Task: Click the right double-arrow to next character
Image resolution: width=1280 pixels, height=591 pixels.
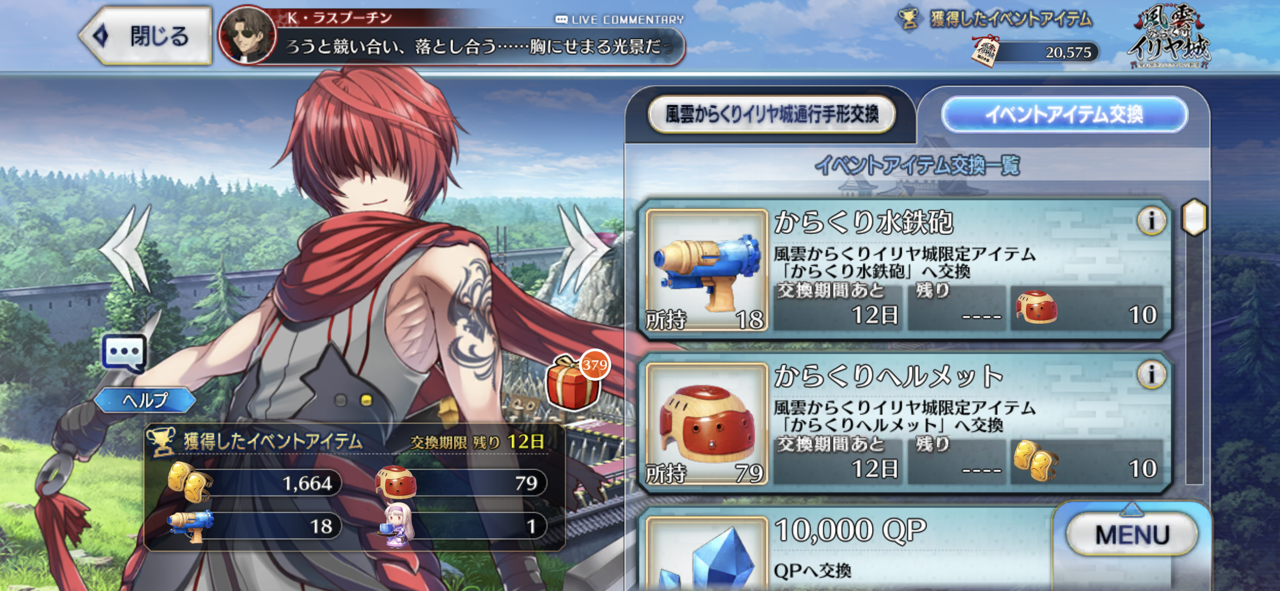Action: [585, 248]
